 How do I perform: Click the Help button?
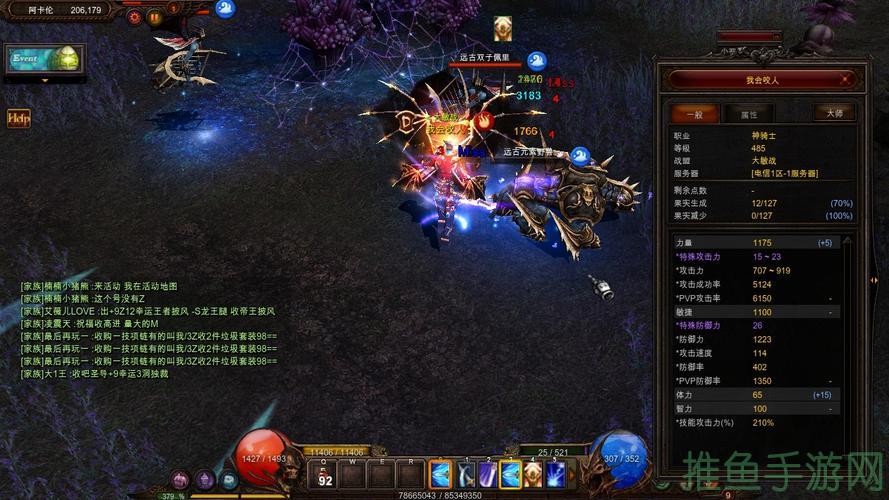tap(18, 118)
